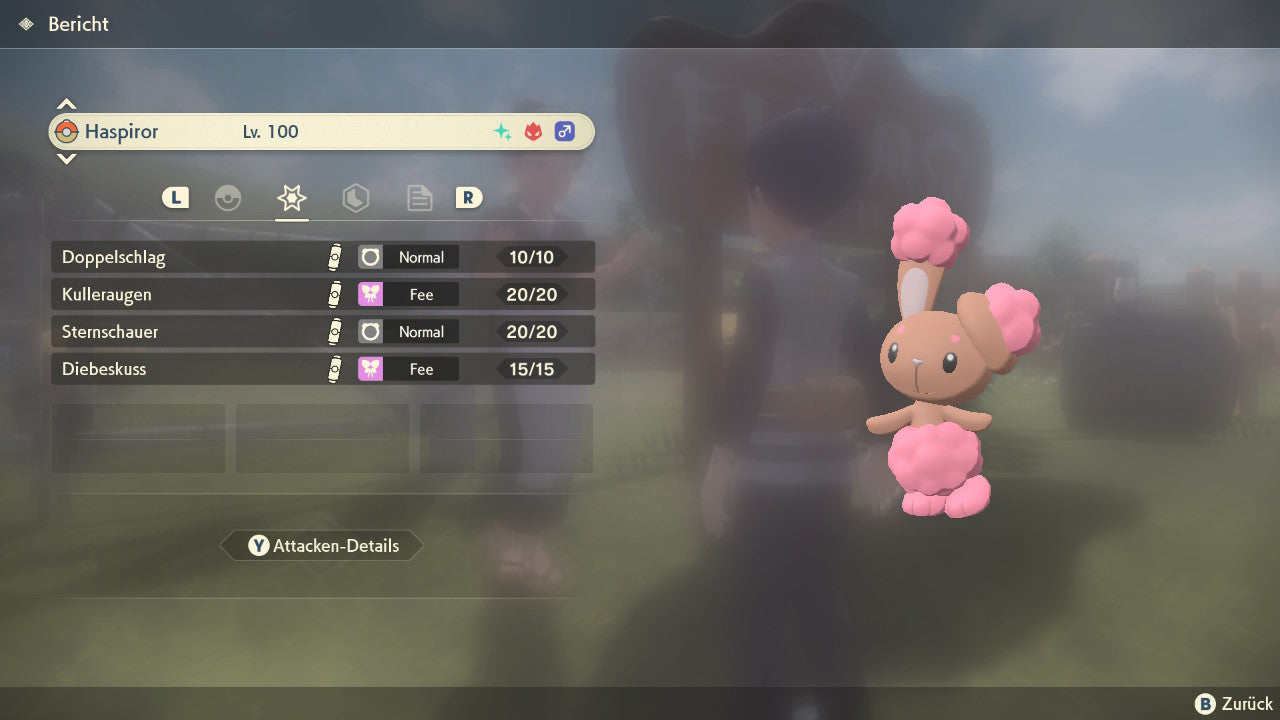Open the star-shaped moves tab

[291, 198]
